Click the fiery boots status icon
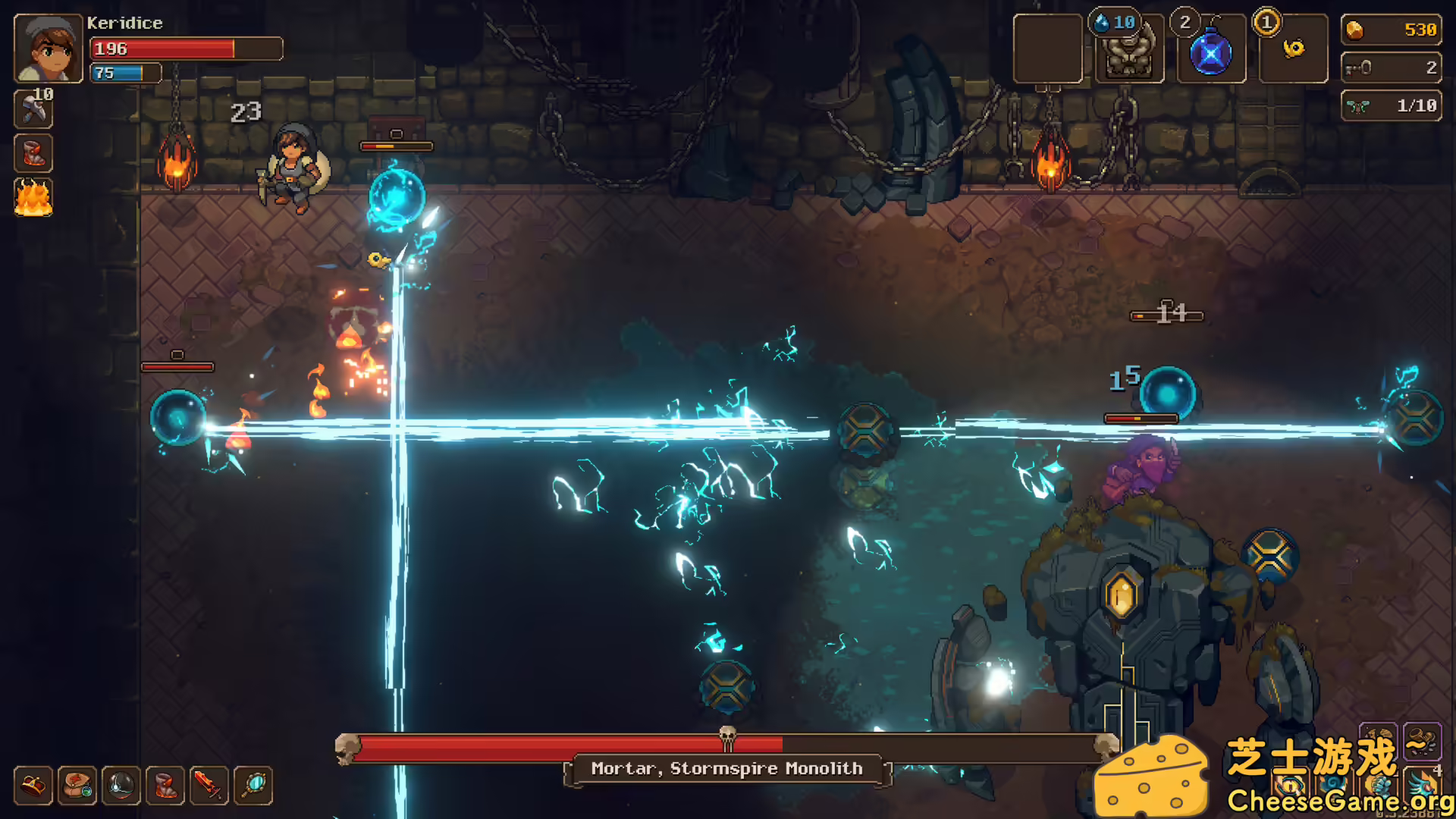1456x819 pixels. [x=33, y=154]
